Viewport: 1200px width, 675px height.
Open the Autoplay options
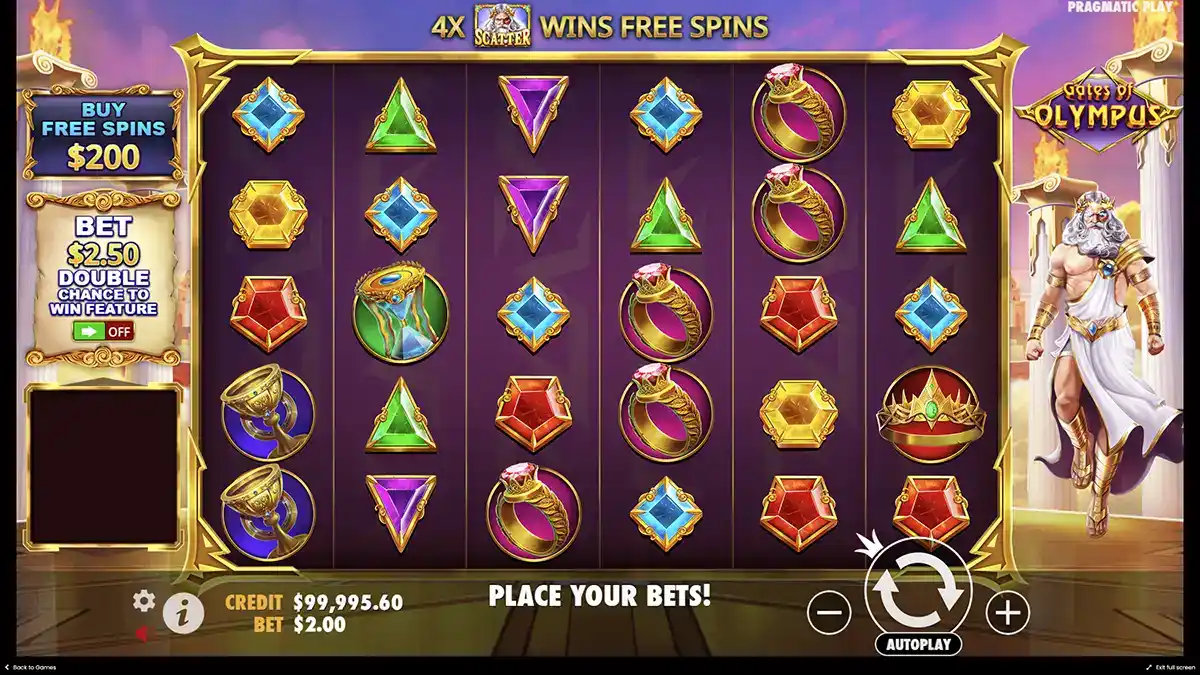[917, 644]
